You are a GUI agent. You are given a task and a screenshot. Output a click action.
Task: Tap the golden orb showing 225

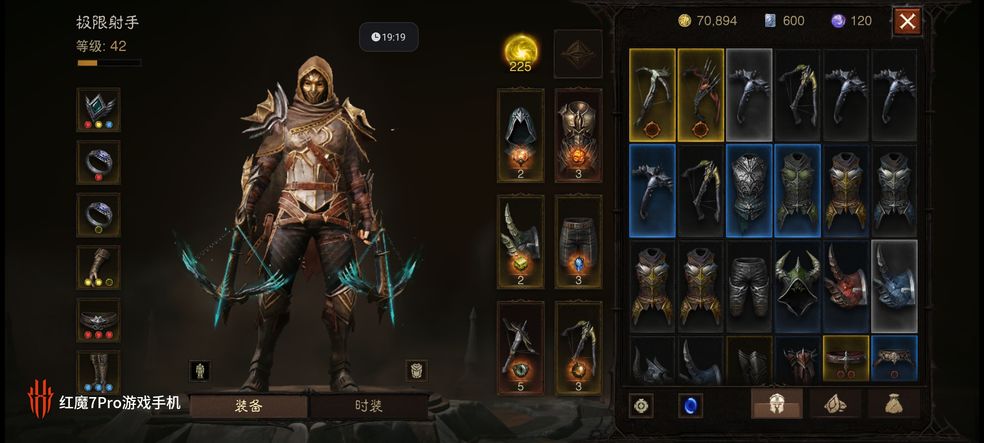point(520,52)
